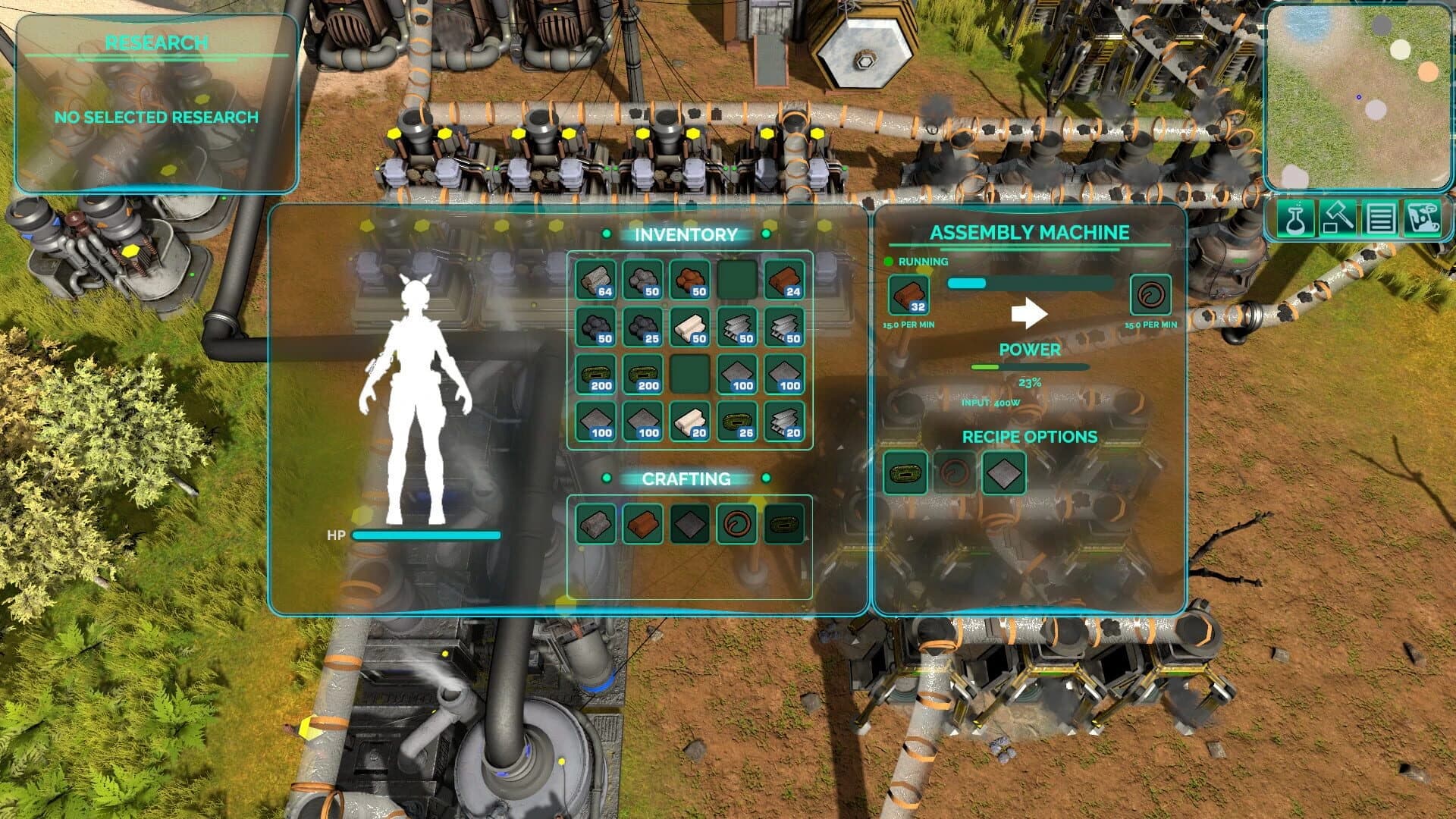
Task: Toggle the Running status indicator dot
Action: click(890, 262)
